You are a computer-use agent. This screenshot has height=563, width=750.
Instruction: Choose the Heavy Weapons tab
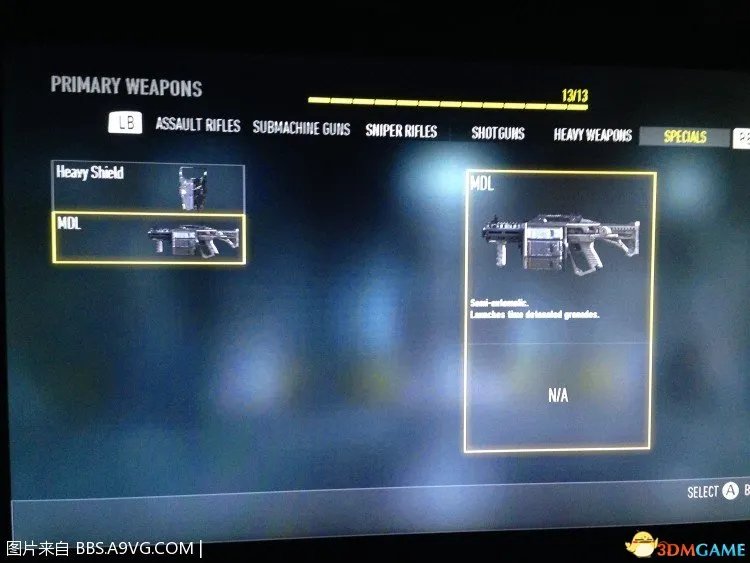[593, 135]
